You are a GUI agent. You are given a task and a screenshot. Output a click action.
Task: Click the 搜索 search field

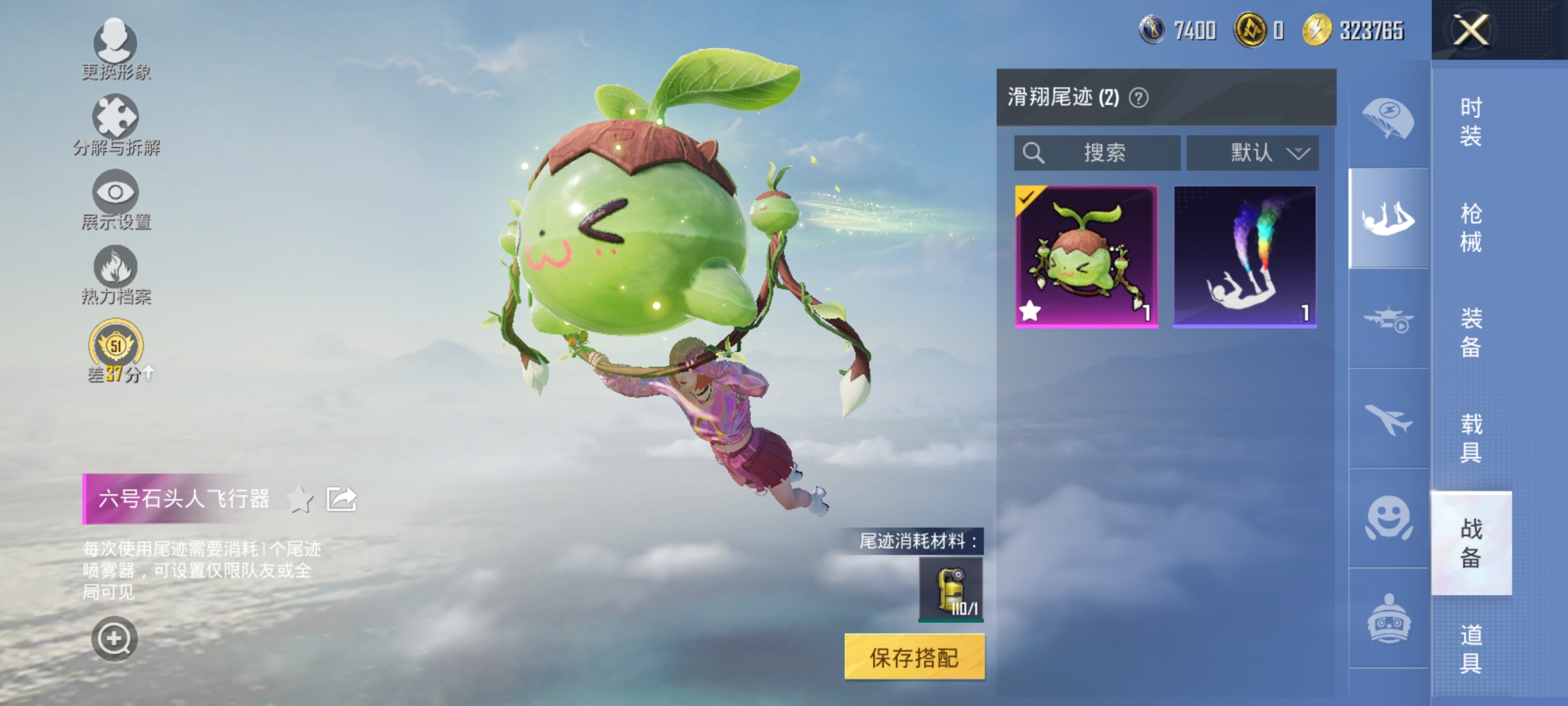point(1098,152)
